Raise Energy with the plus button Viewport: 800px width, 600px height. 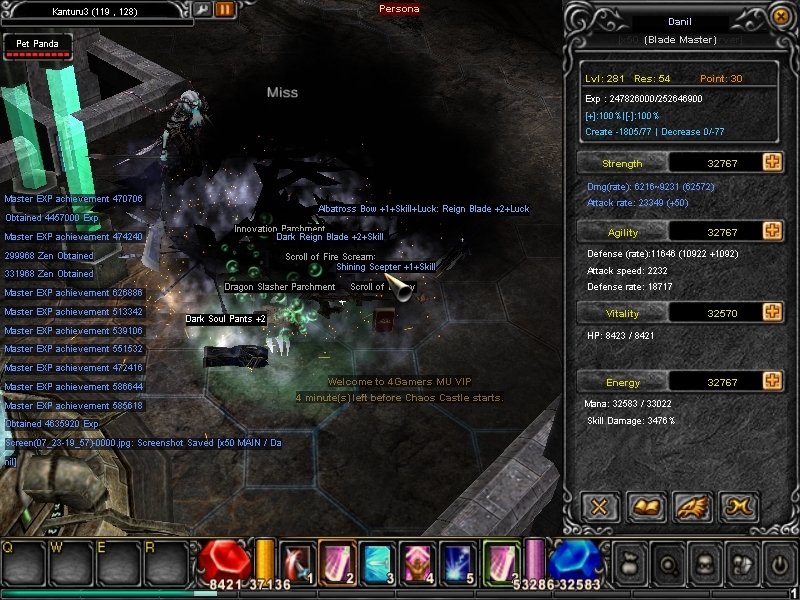coord(772,381)
